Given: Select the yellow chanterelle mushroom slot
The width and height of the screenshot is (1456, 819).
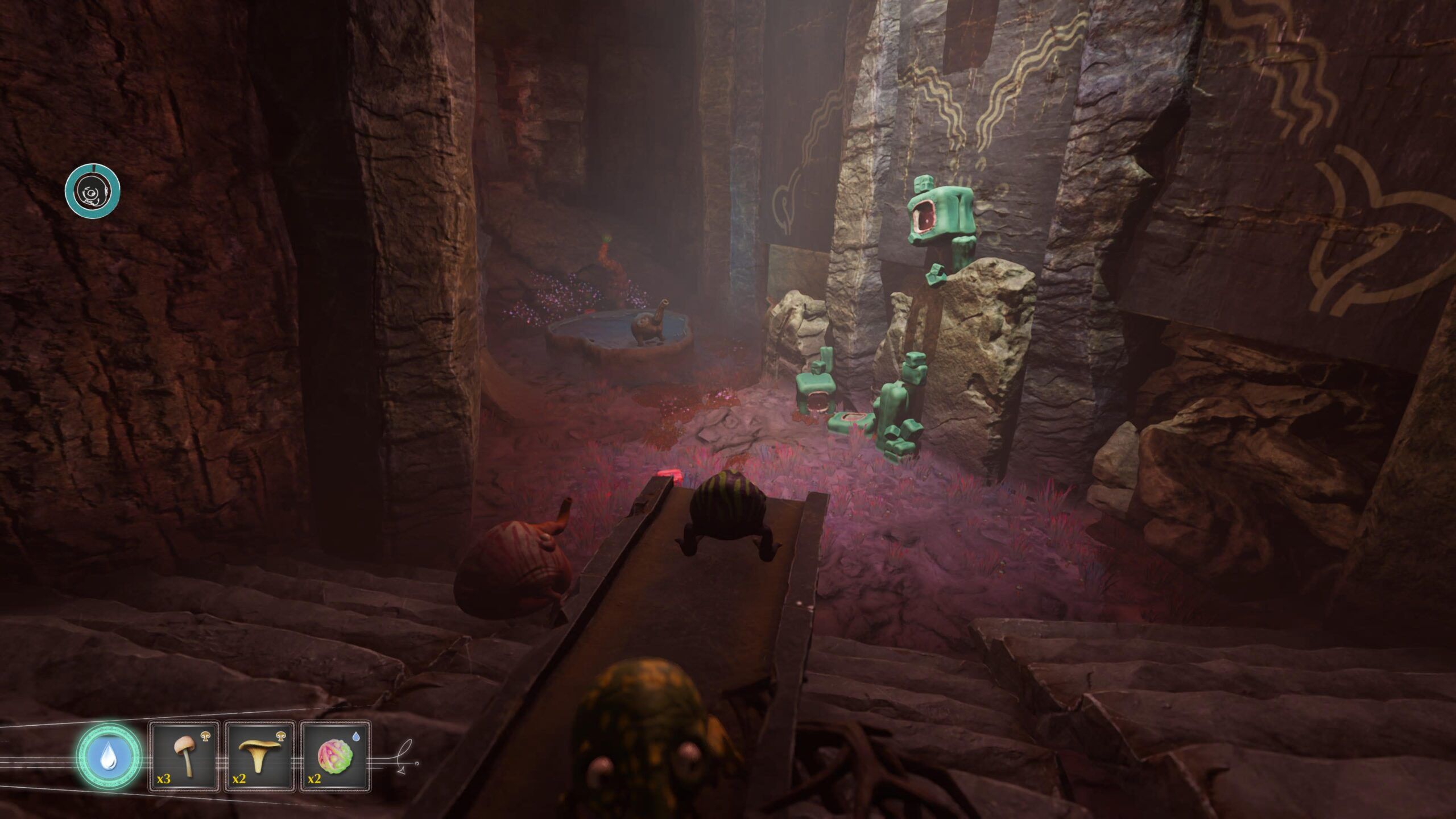Looking at the screenshot, I should pyautogui.click(x=259, y=756).
